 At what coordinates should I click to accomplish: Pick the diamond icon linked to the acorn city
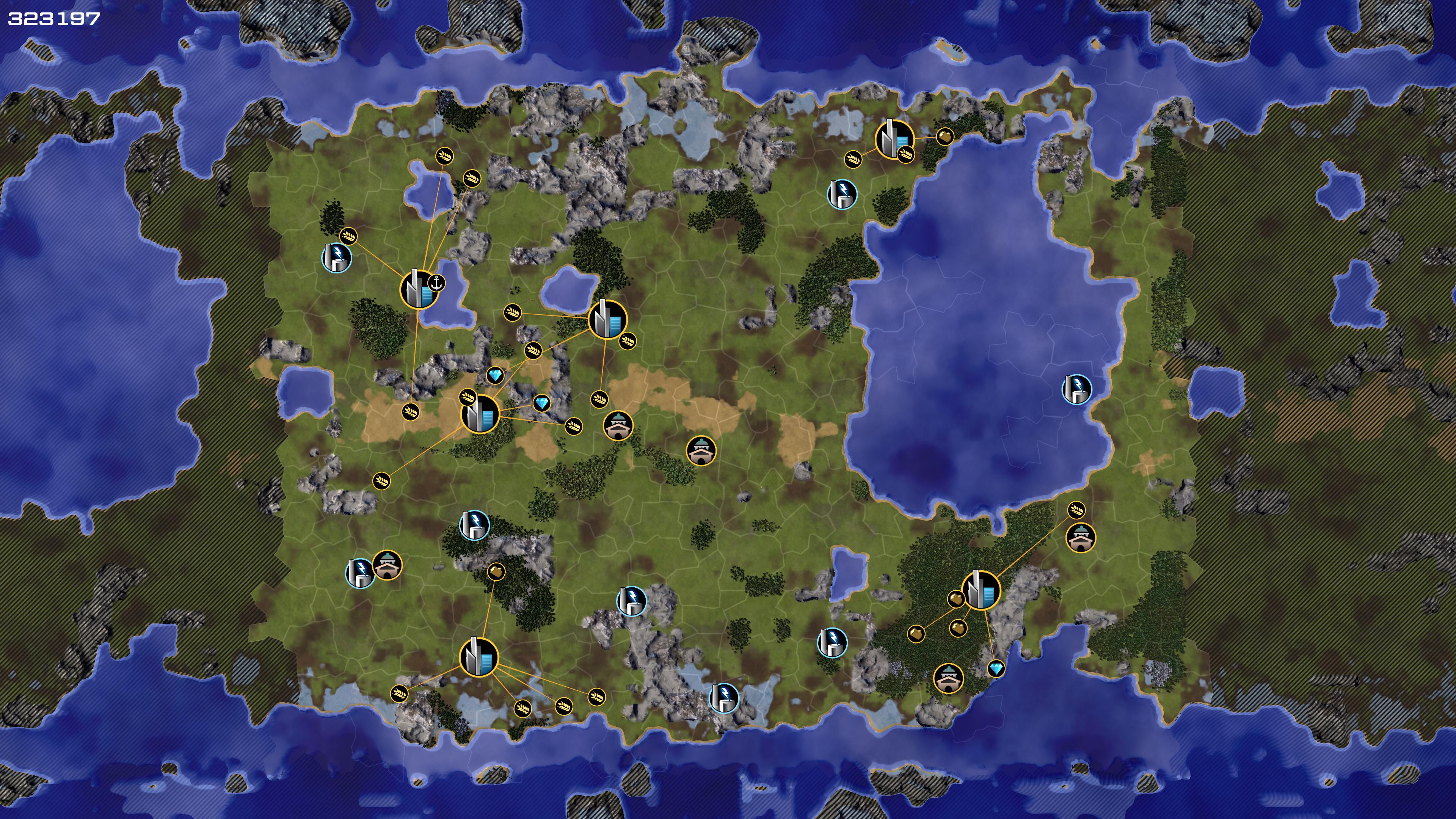pos(996,669)
